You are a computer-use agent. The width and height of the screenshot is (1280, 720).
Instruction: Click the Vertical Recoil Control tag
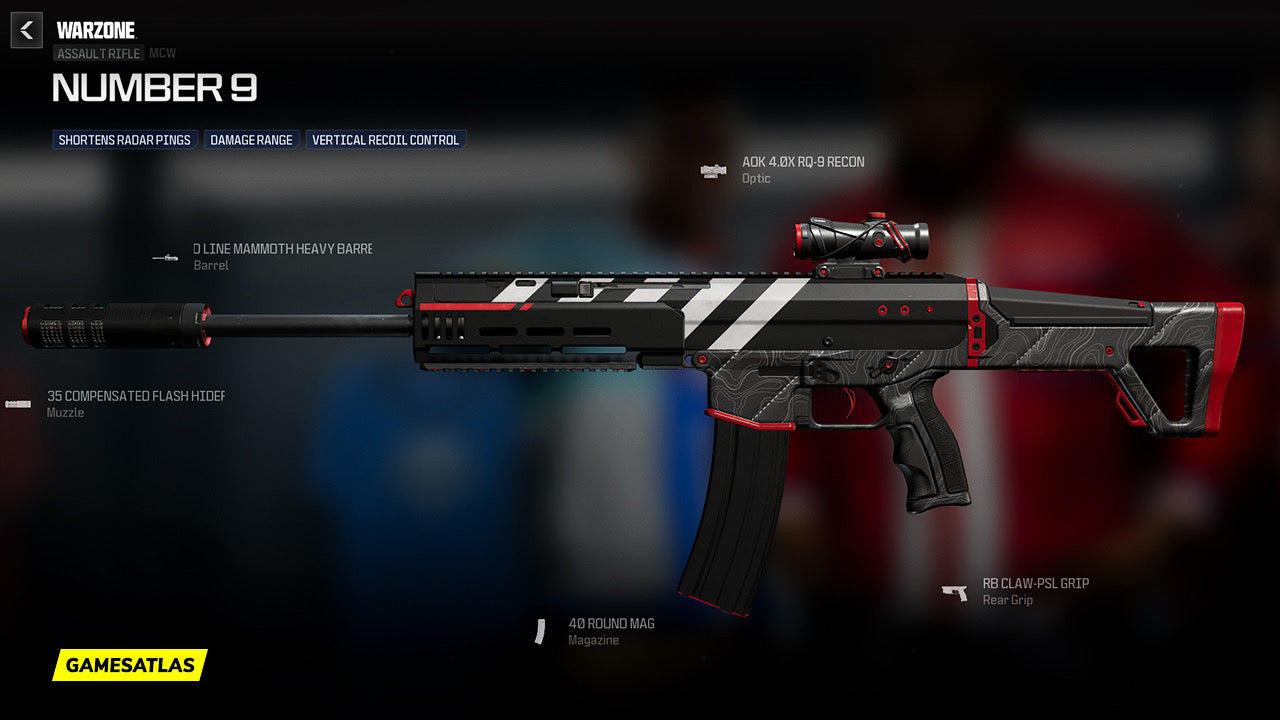(x=385, y=140)
